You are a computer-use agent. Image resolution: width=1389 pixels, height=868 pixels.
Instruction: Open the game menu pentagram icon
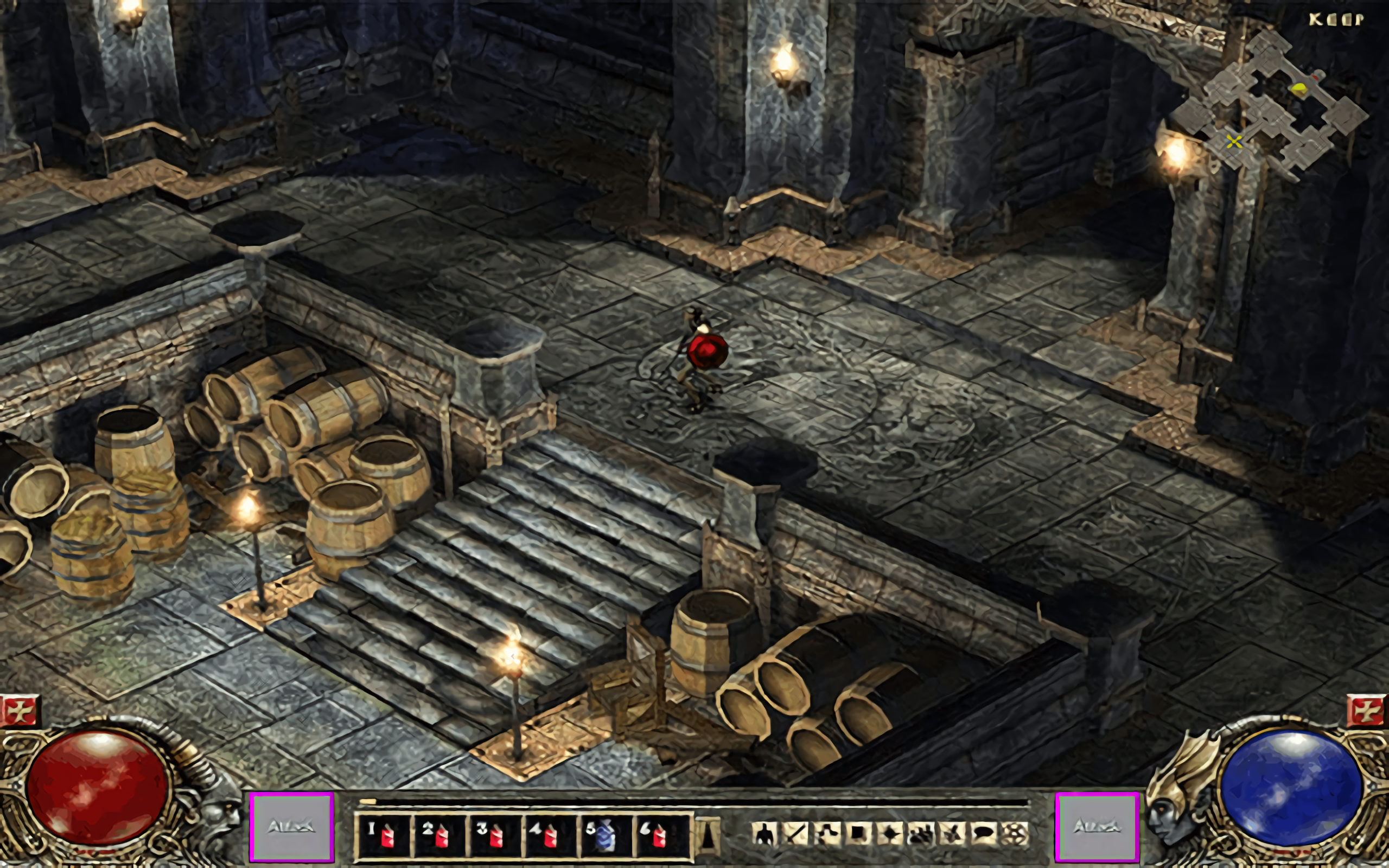[x=1015, y=834]
